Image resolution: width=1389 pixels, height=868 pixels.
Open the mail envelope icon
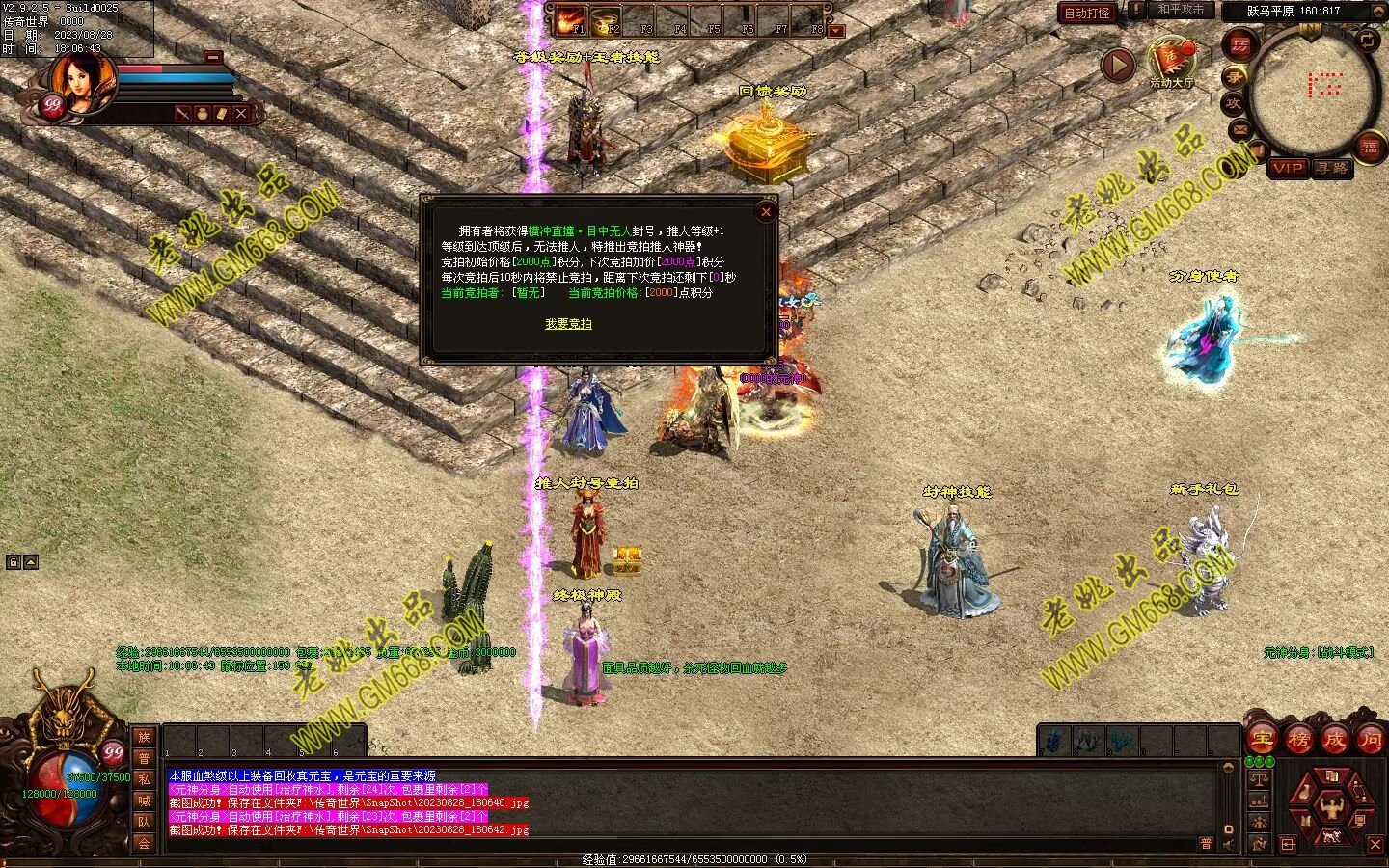1239,128
